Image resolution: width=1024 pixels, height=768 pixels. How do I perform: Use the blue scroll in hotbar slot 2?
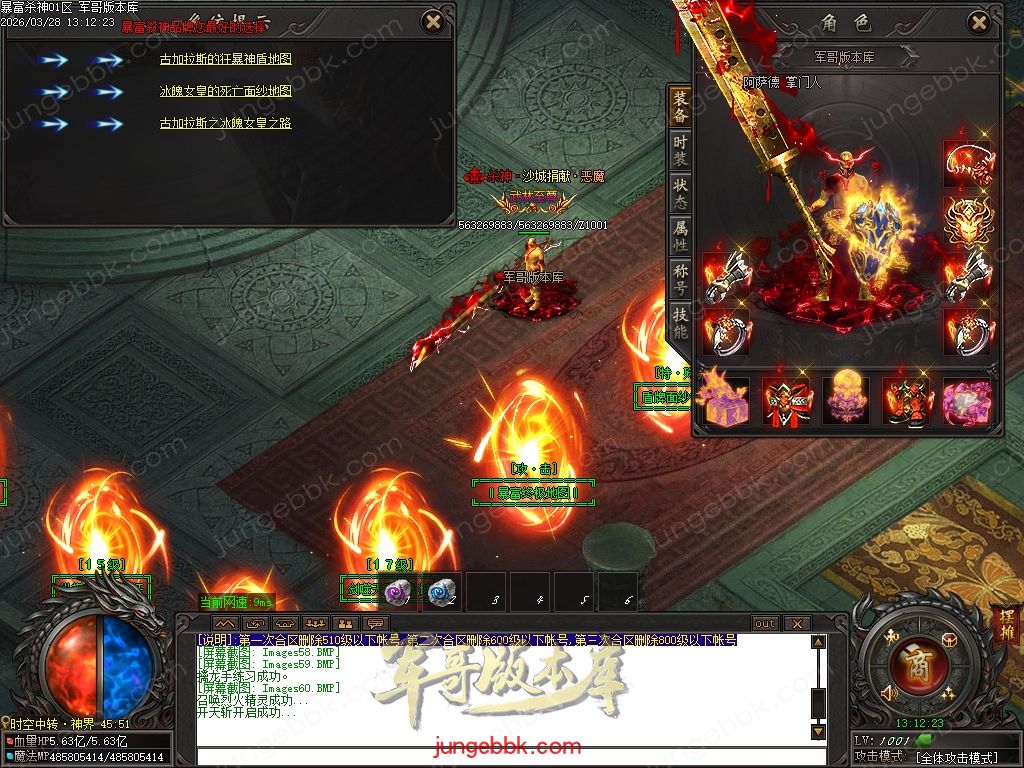click(x=440, y=593)
